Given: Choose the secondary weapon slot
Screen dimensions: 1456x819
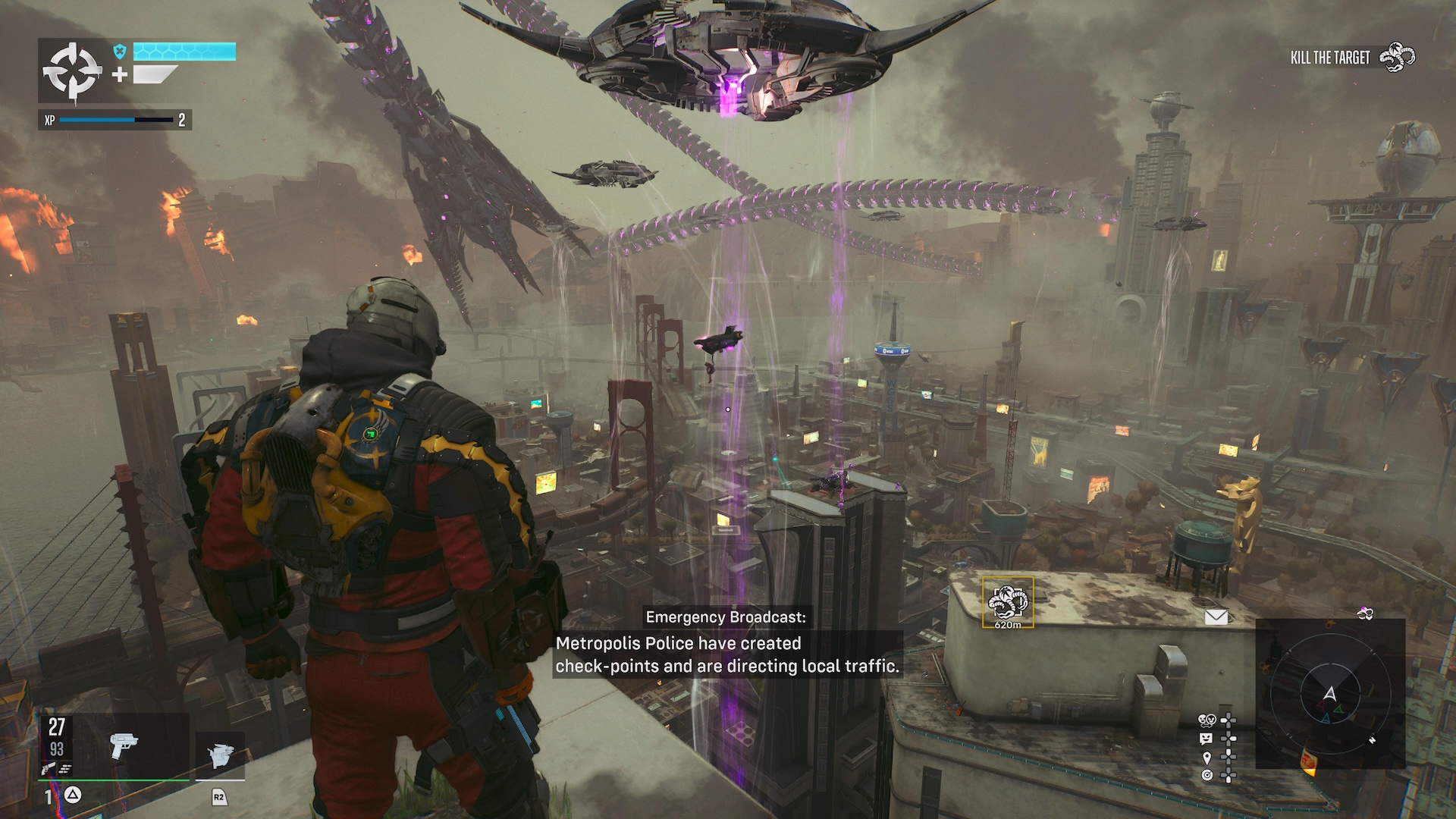Looking at the screenshot, I should click(220, 755).
